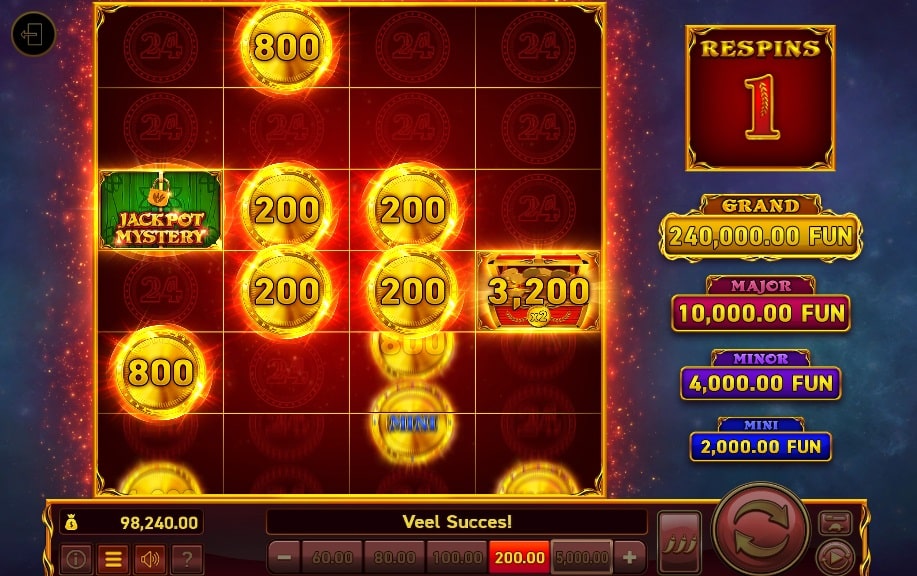Open help with the question mark button
The height and width of the screenshot is (576, 917).
click(188, 558)
